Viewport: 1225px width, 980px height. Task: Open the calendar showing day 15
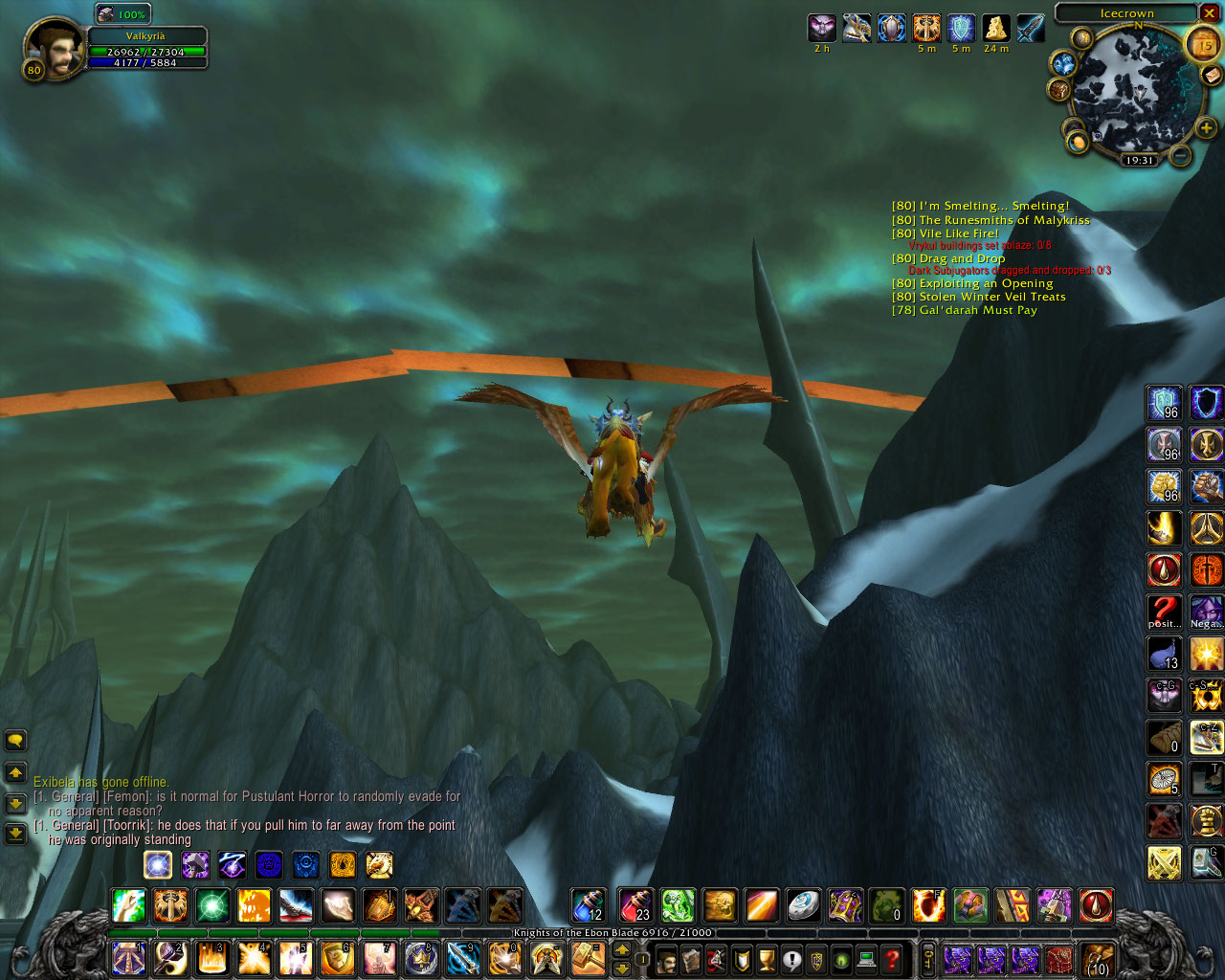1203,44
